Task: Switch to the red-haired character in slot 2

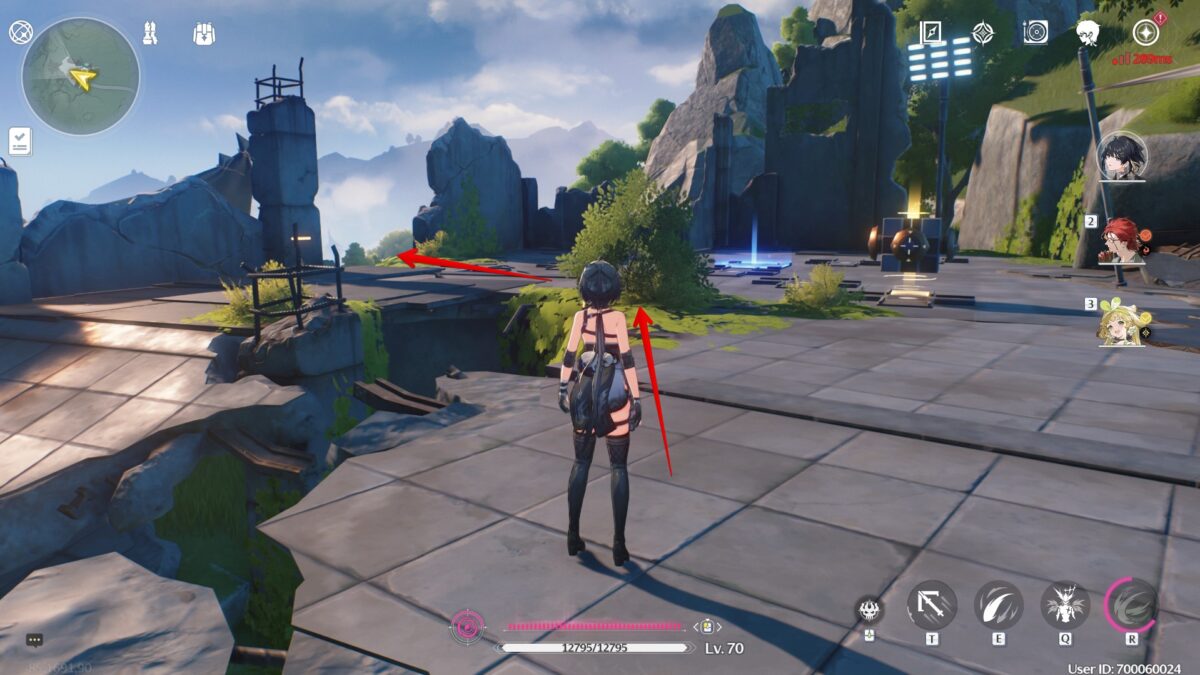Action: pos(1123,241)
